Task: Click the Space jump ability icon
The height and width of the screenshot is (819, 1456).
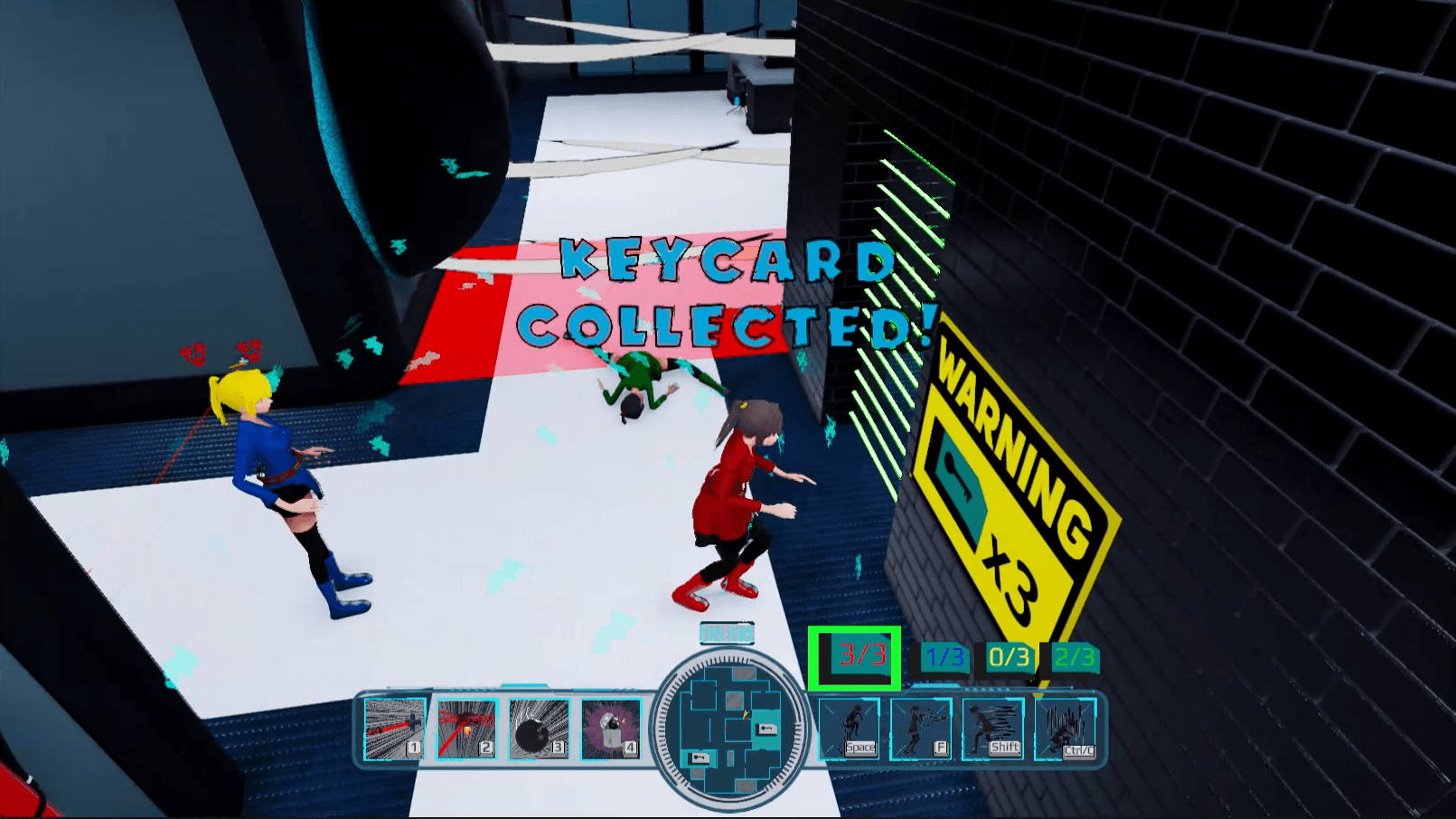Action: (x=849, y=728)
